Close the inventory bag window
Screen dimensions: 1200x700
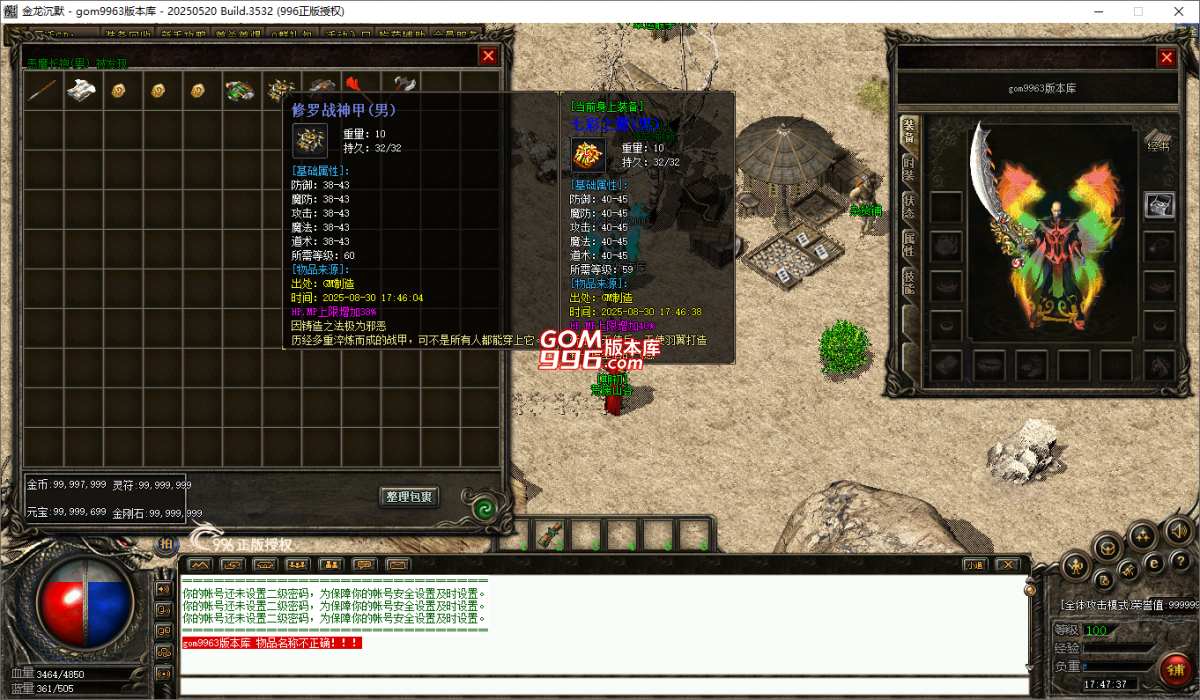point(488,57)
